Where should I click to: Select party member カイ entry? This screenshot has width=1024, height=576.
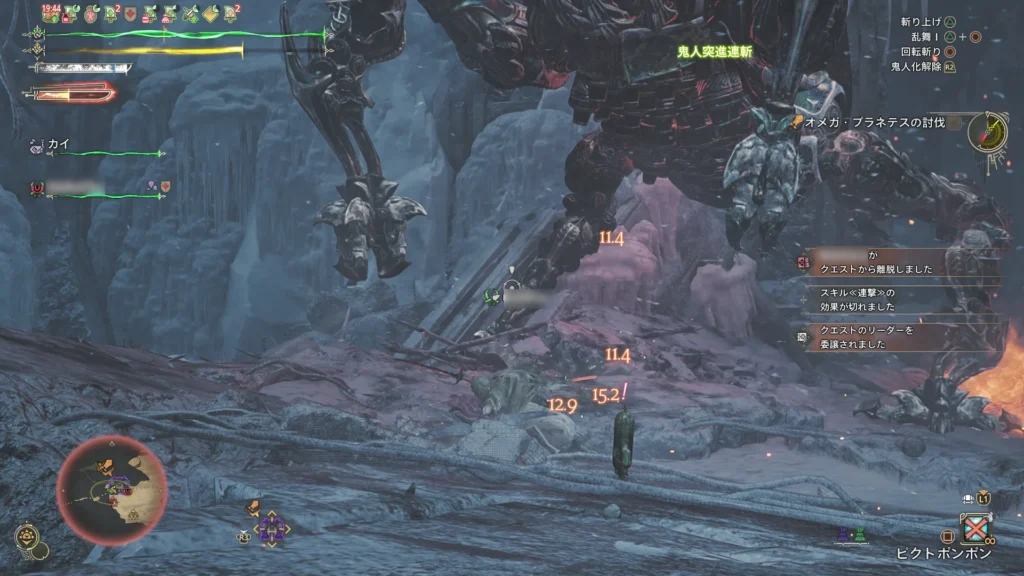(58, 144)
